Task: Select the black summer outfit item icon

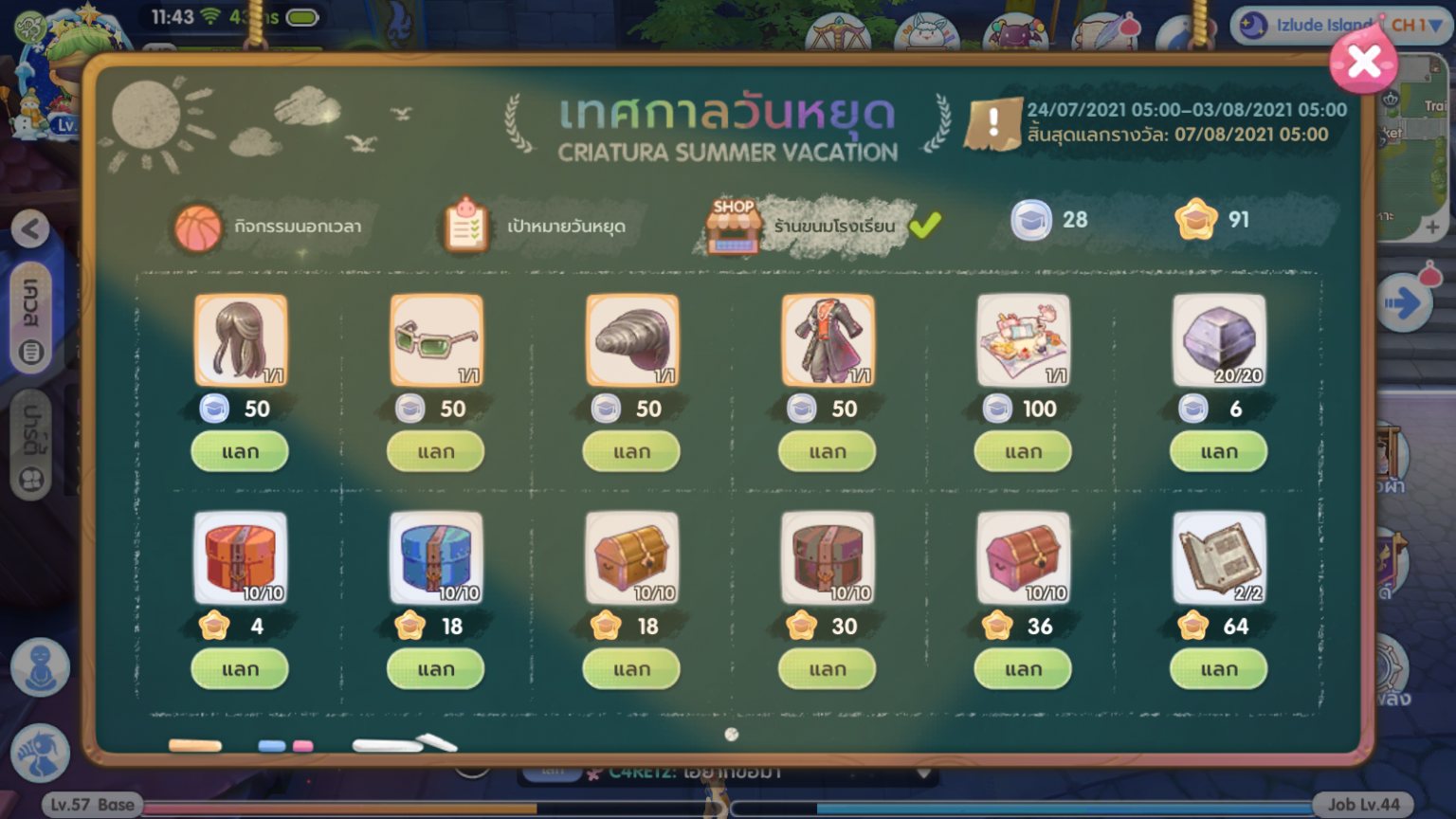Action: tap(828, 341)
